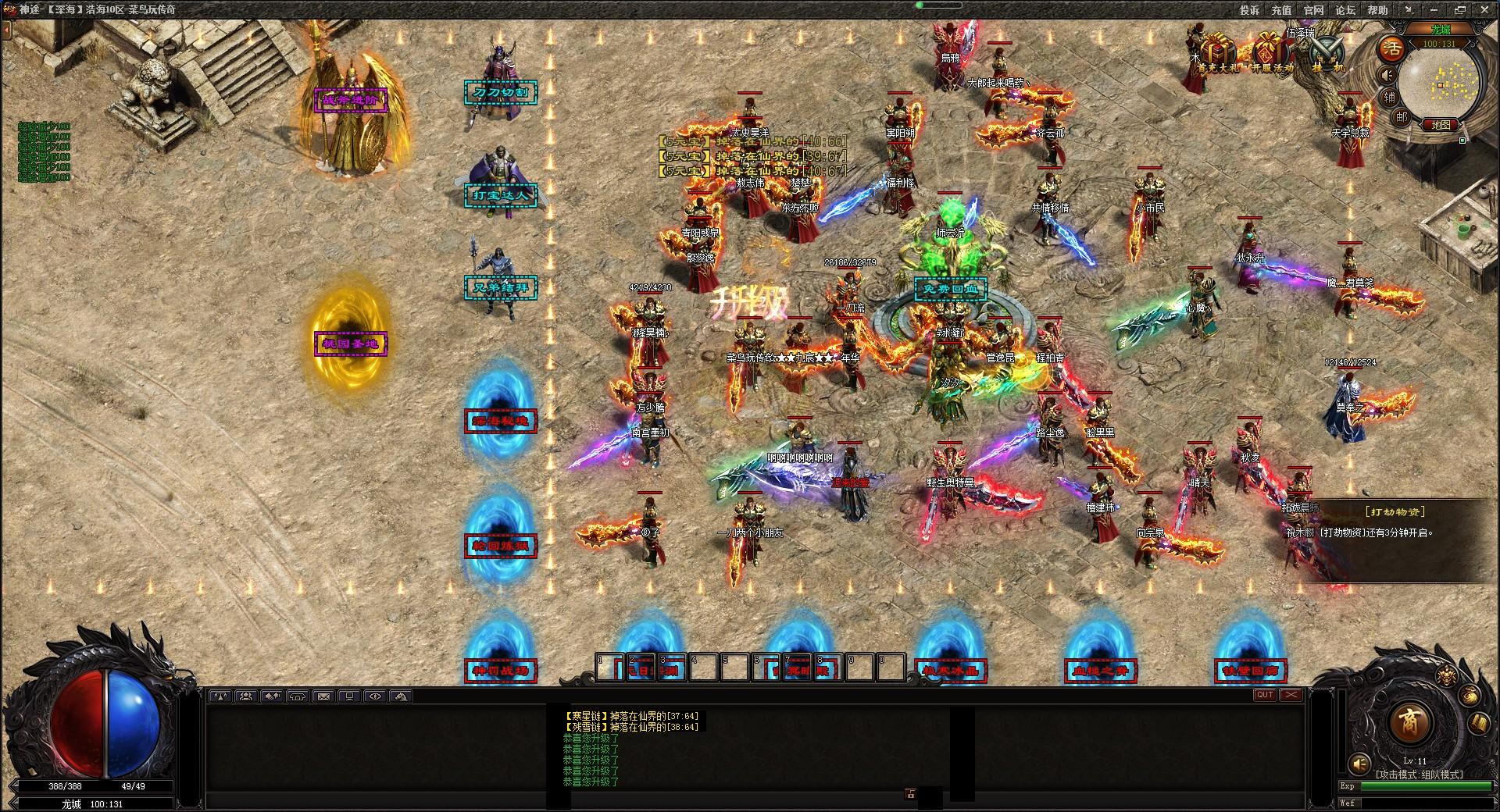Click the eye icon in chat toolbar
Screen dimensions: 1500x812
[x=375, y=696]
